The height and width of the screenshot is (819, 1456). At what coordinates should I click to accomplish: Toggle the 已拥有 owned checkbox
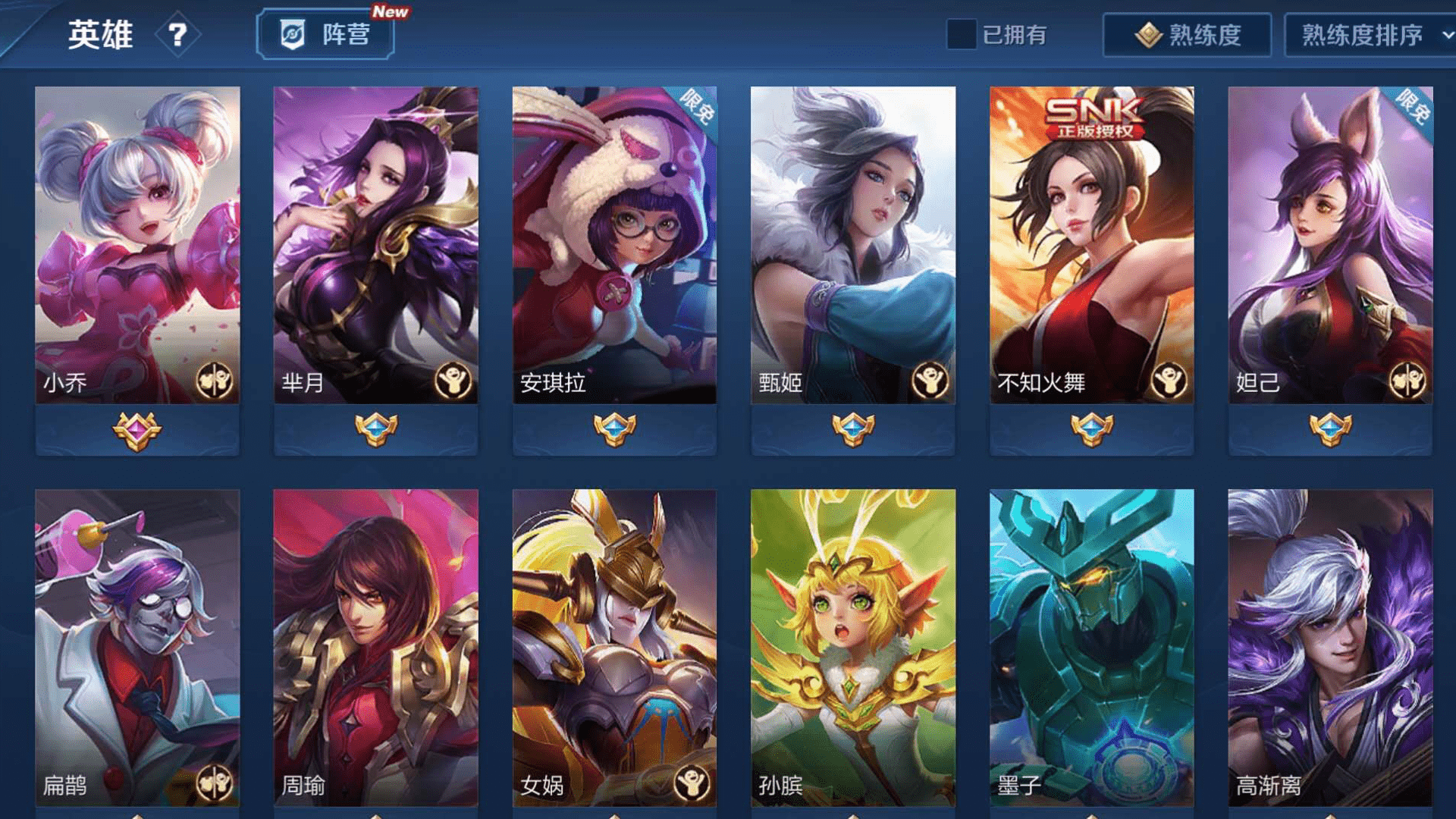tap(961, 34)
